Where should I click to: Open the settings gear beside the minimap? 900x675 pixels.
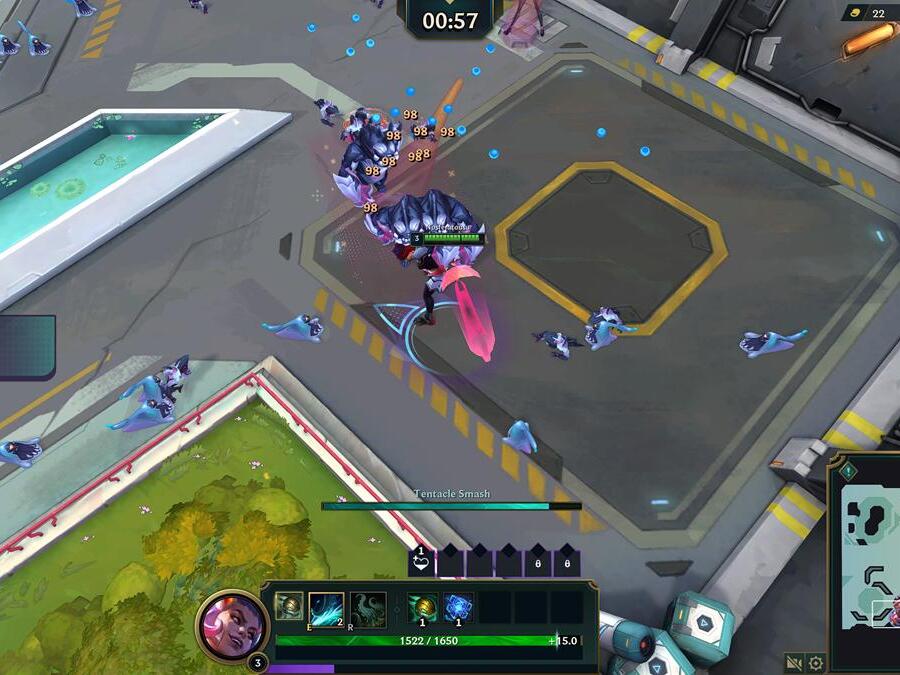point(816,663)
